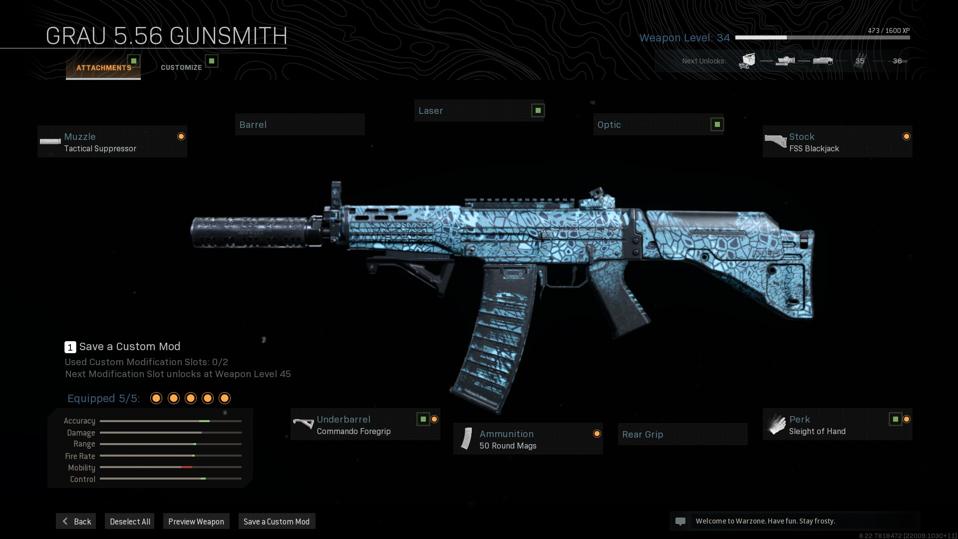Open the Perk Sleight of Hand slot
The height and width of the screenshot is (539, 958).
[x=837, y=425]
